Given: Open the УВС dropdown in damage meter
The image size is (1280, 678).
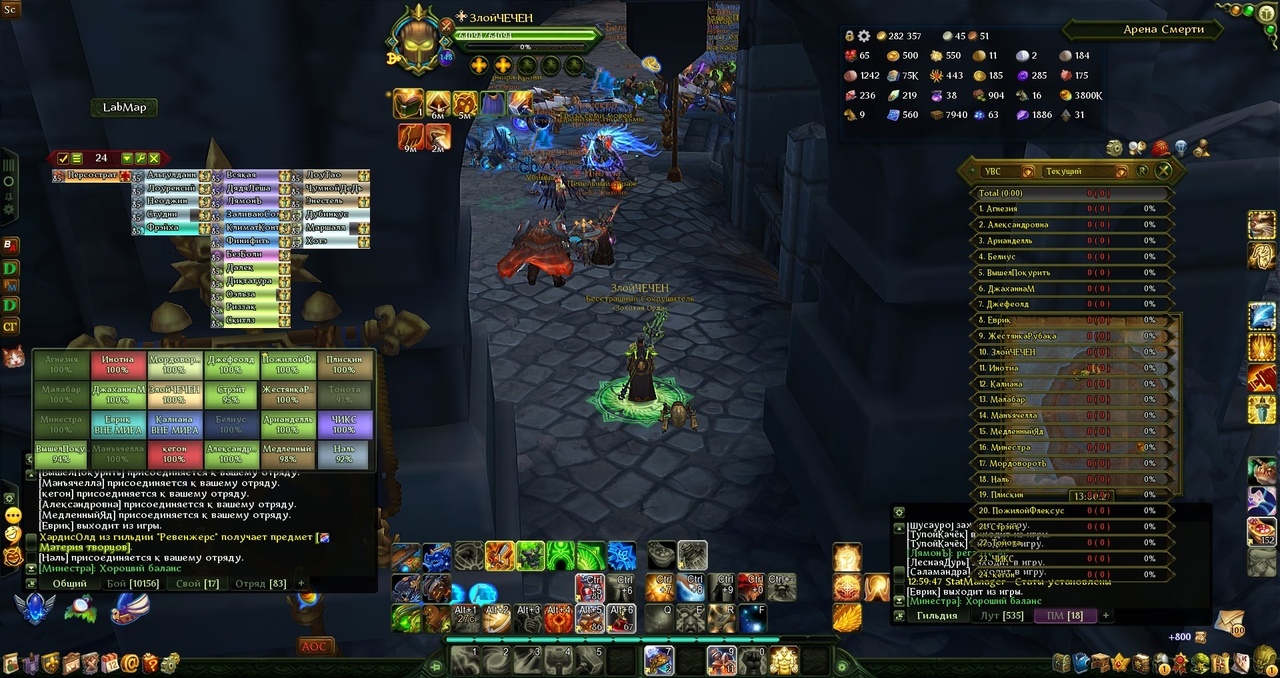Looking at the screenshot, I should [1004, 171].
